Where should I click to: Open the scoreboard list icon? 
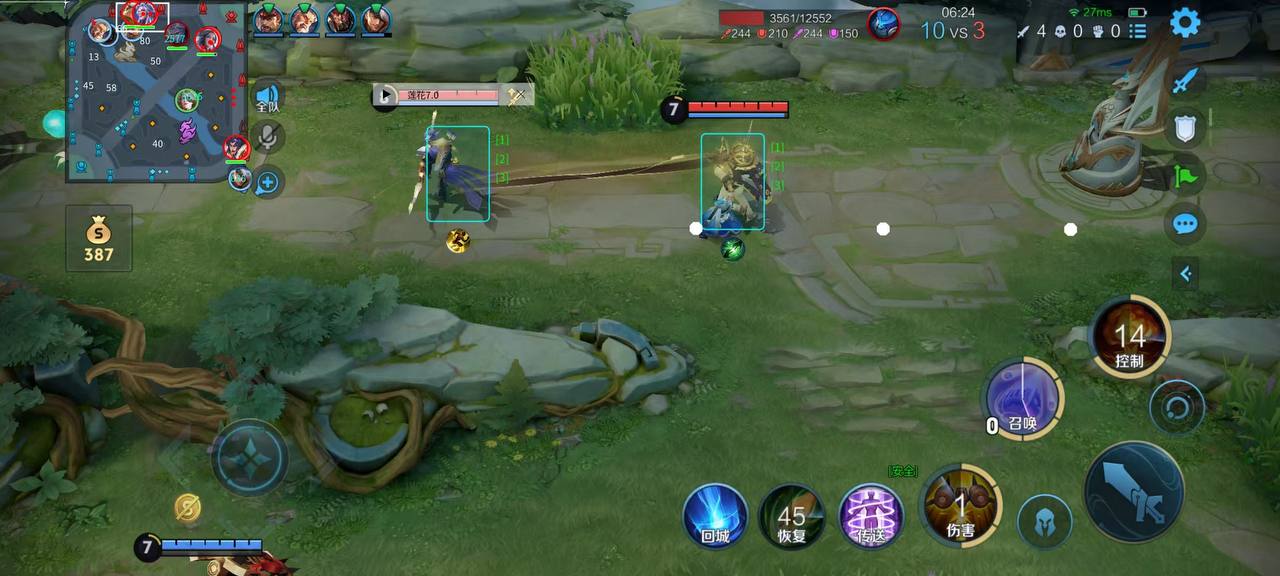coord(1137,31)
